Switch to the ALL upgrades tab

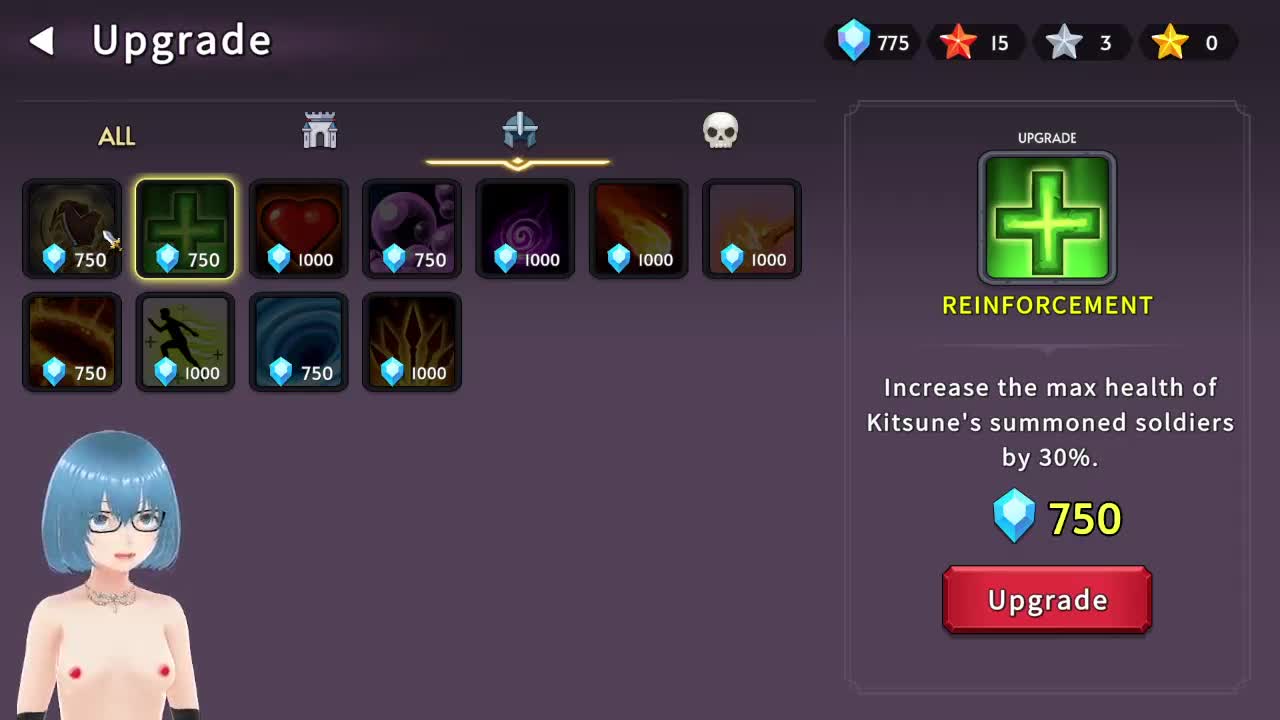point(116,136)
